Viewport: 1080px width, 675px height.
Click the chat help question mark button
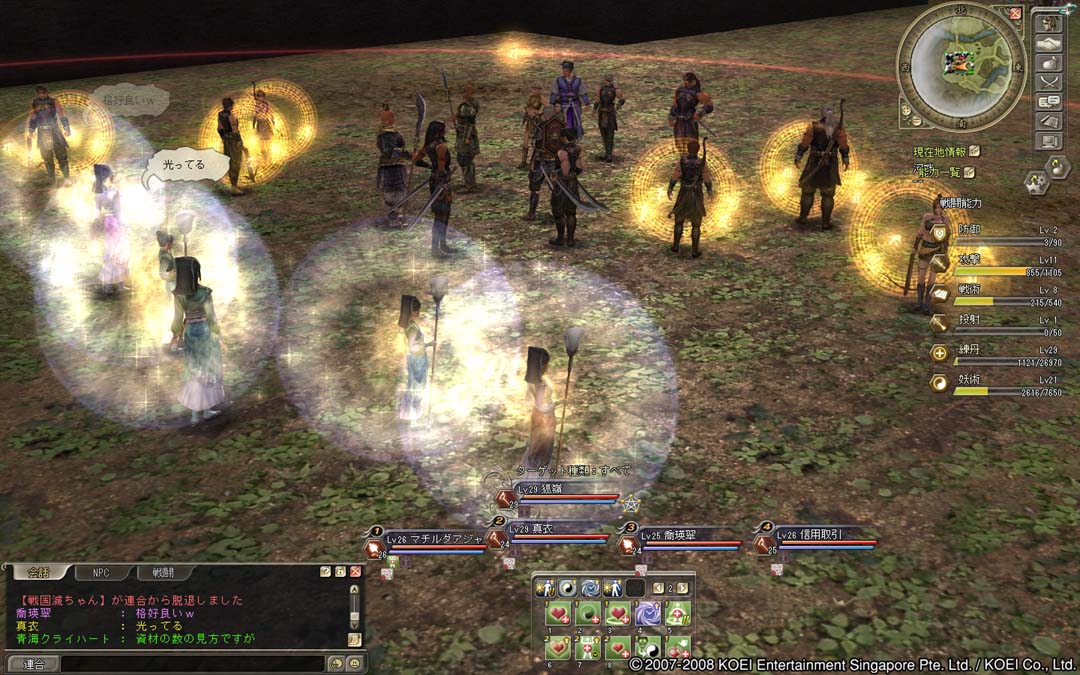pyautogui.click(x=326, y=571)
